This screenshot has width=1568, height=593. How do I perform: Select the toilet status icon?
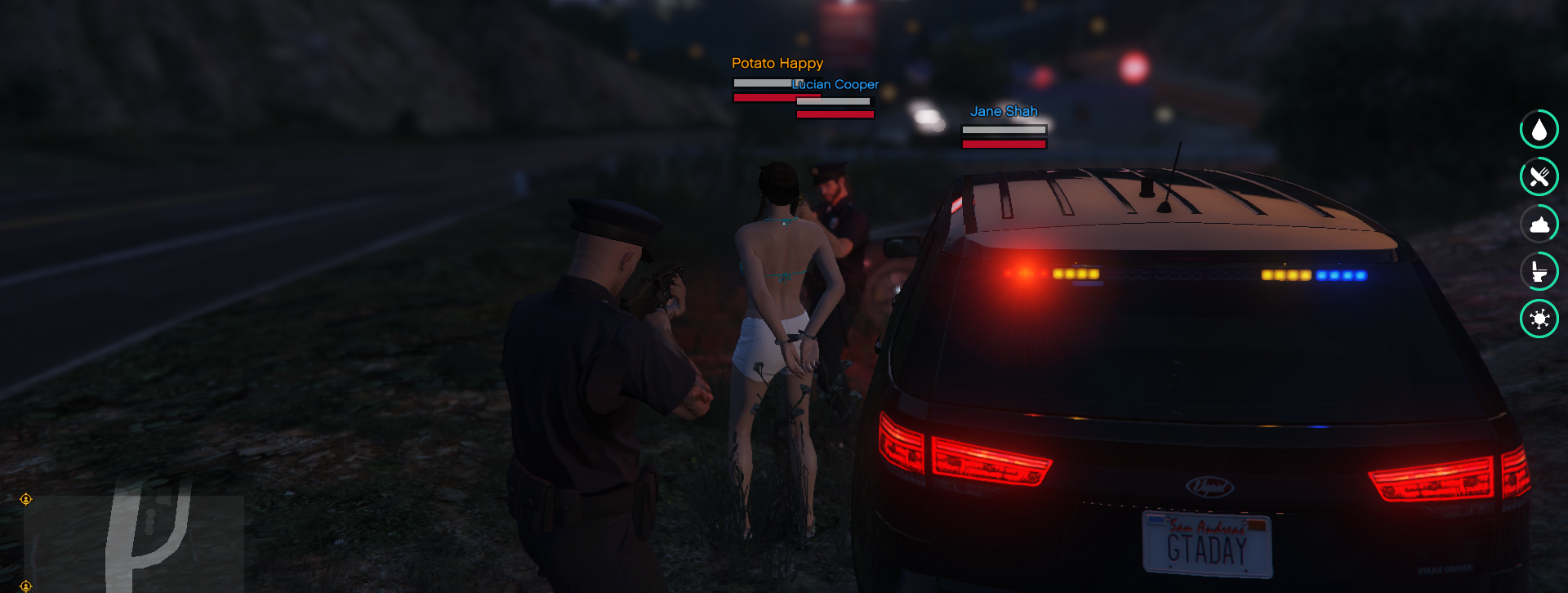pyautogui.click(x=1539, y=271)
